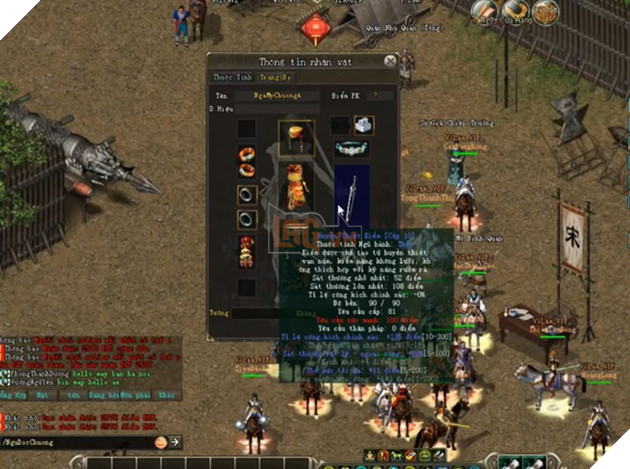Select the equipped helmet slot

click(295, 133)
